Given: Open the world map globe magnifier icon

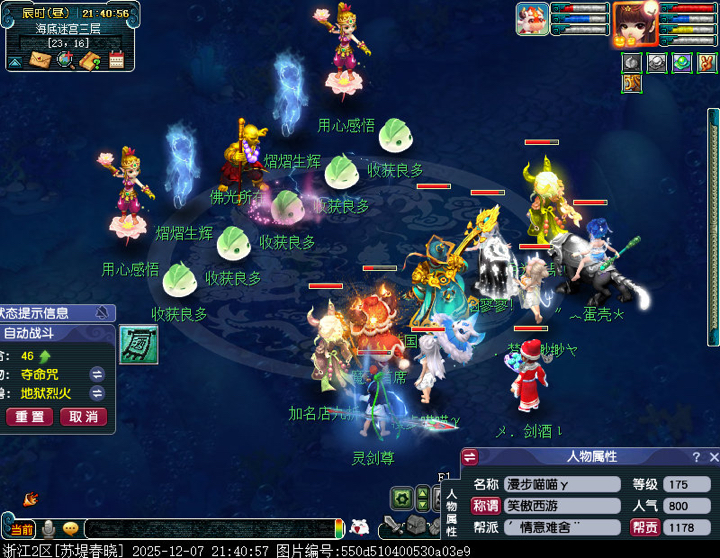Looking at the screenshot, I should [x=65, y=60].
